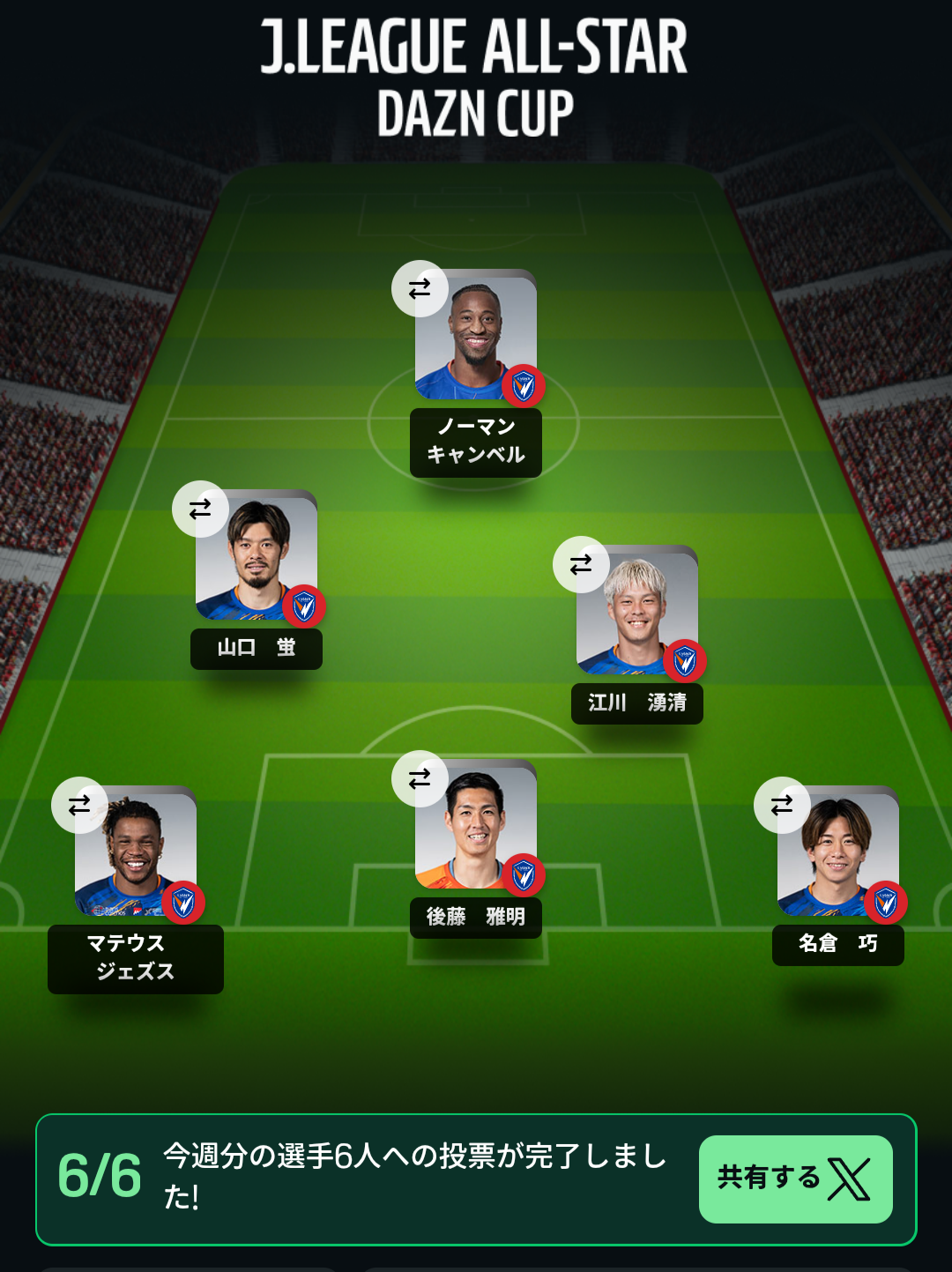This screenshot has width=952, height=1272.
Task: Share the lineup on X
Action: [x=795, y=1179]
